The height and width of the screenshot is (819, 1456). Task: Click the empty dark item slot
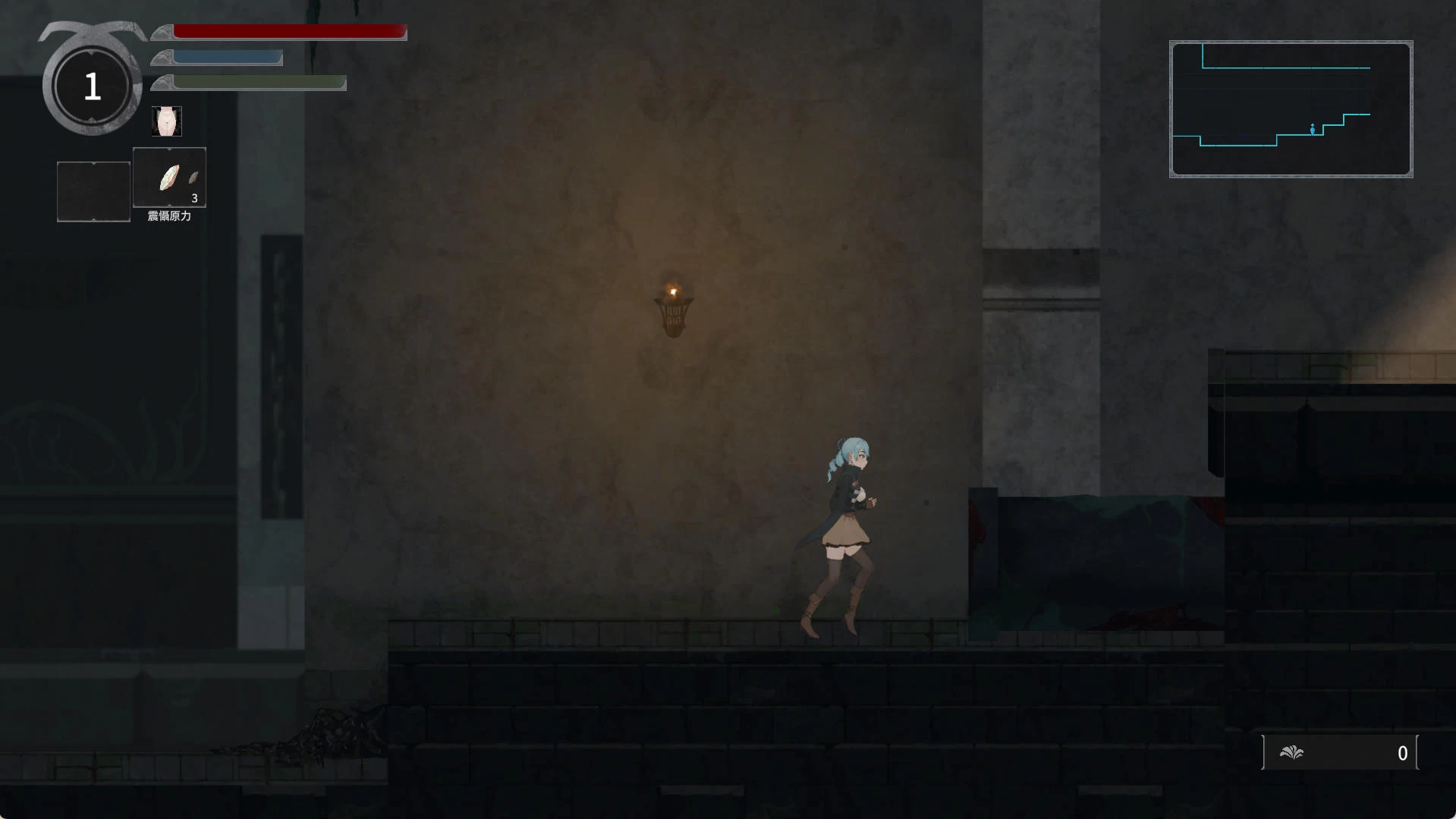click(x=93, y=191)
